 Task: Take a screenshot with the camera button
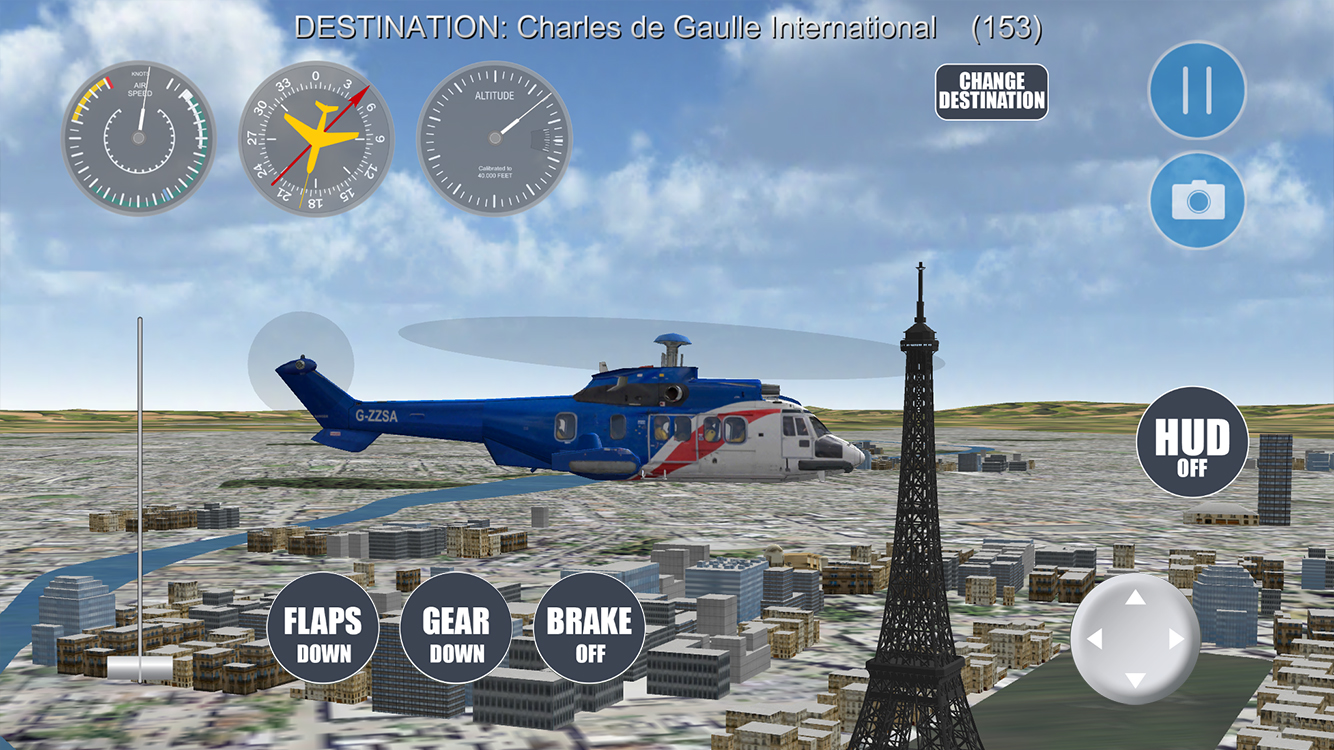click(x=1196, y=201)
